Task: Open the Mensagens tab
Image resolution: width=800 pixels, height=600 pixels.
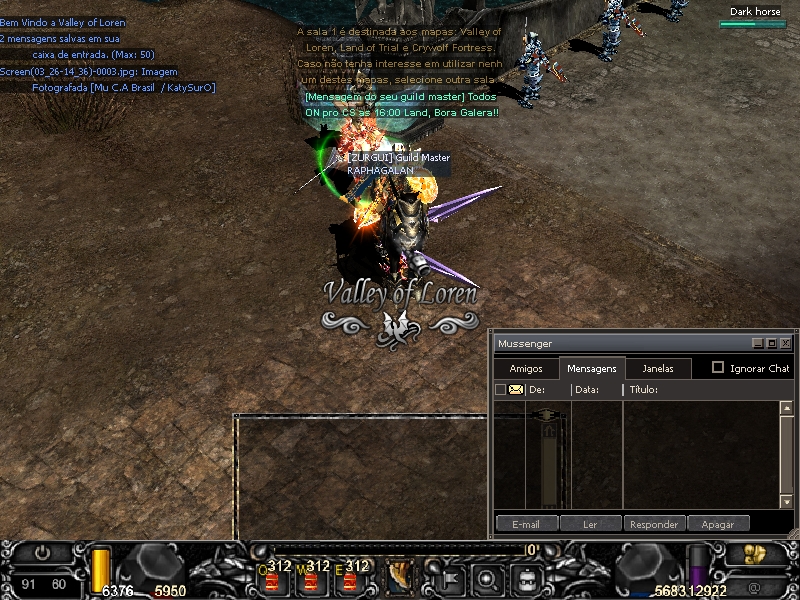Action: point(592,369)
